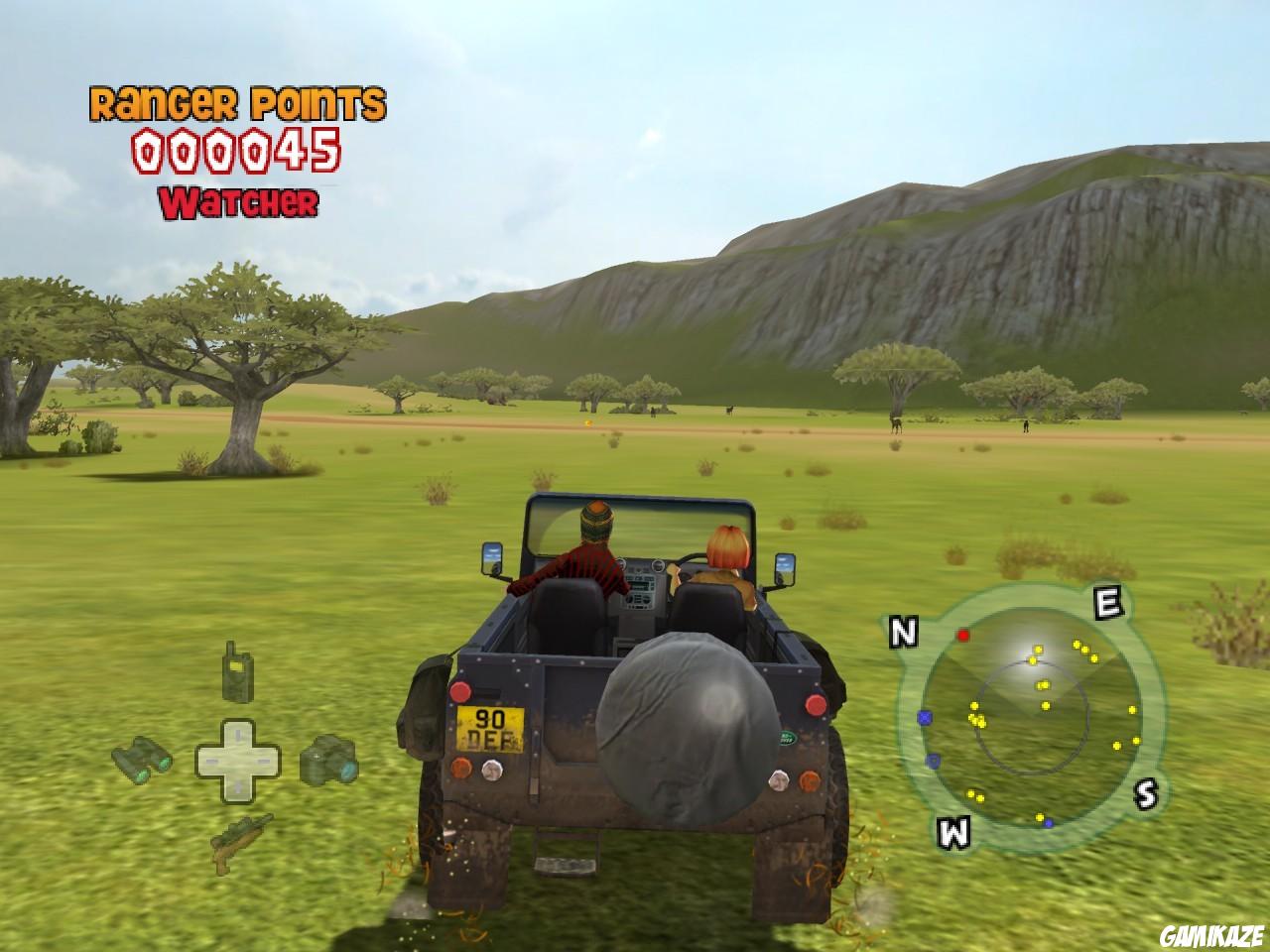Select the Ranger Points header

(236, 102)
